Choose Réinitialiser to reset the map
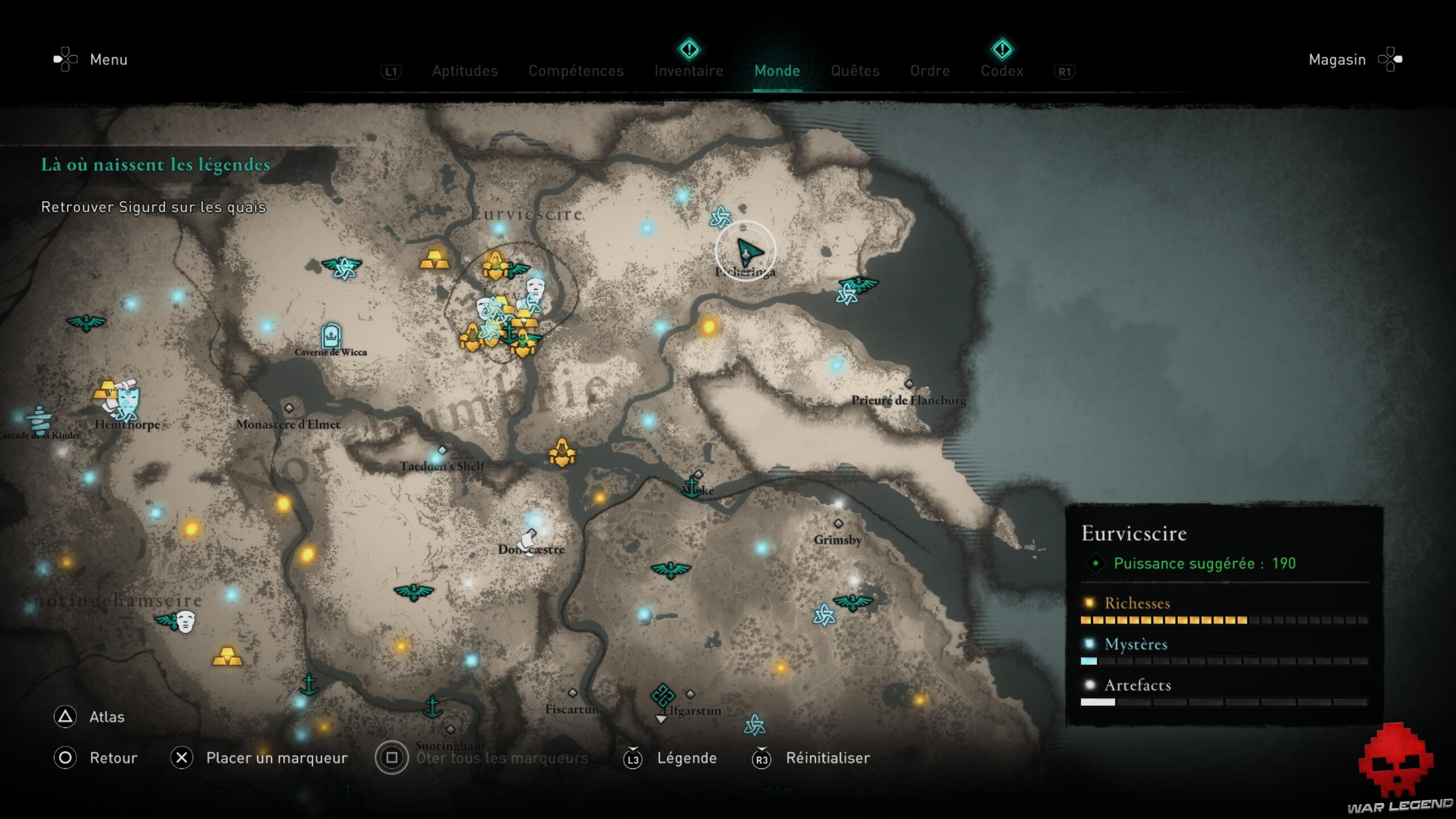The height and width of the screenshot is (819, 1456). point(828,758)
